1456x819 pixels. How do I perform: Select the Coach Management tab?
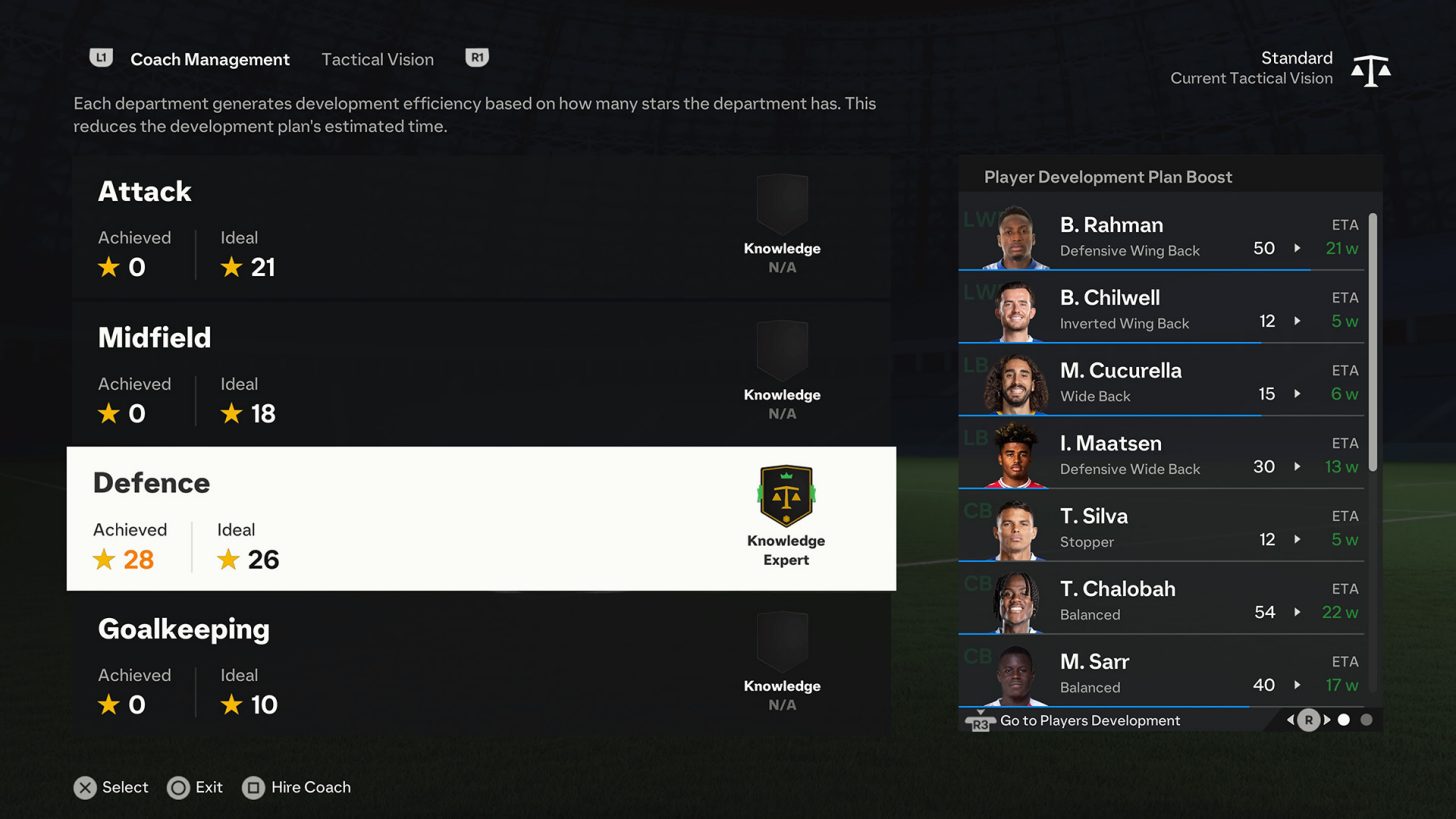click(210, 59)
